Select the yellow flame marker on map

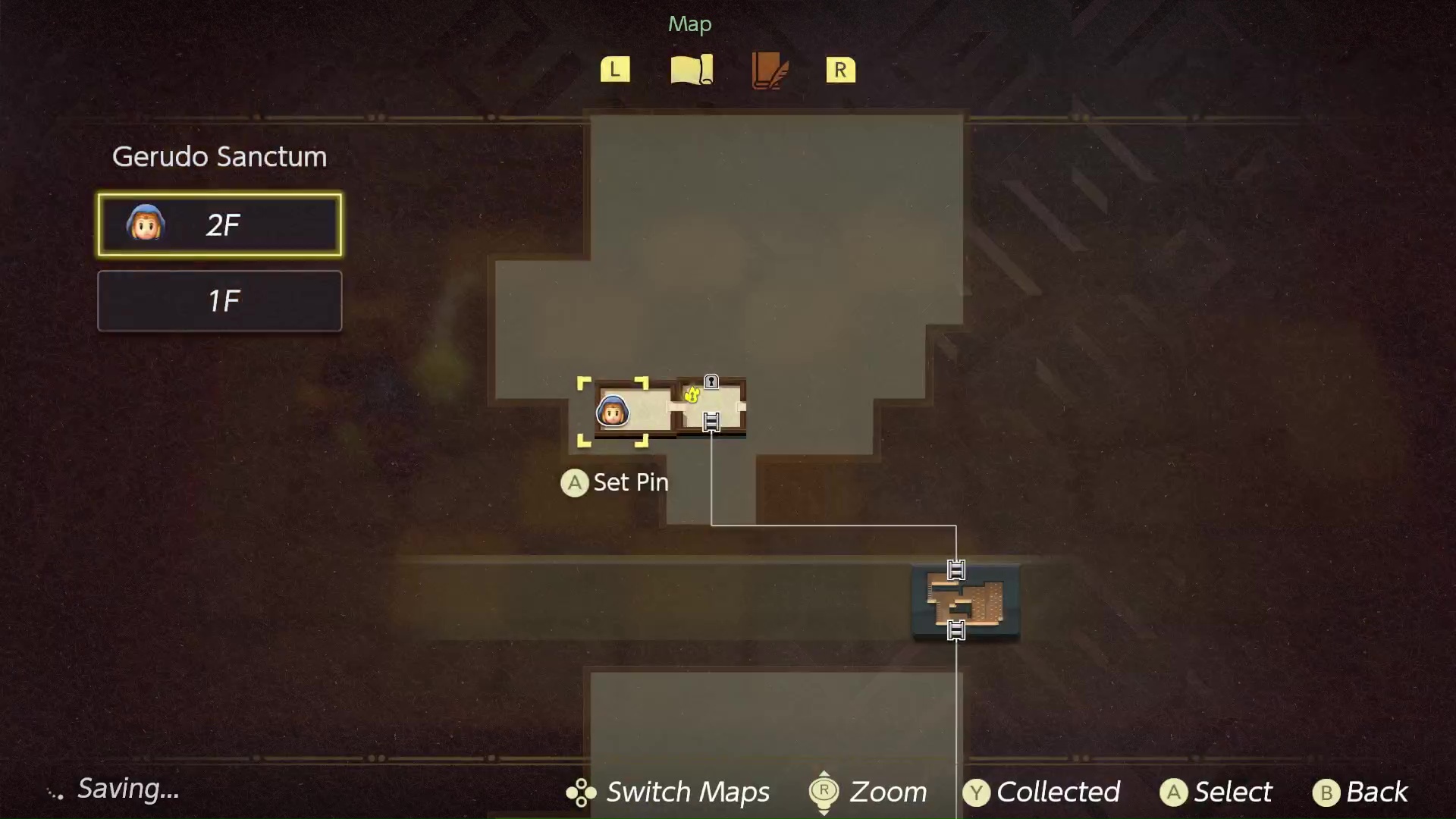[x=692, y=394]
